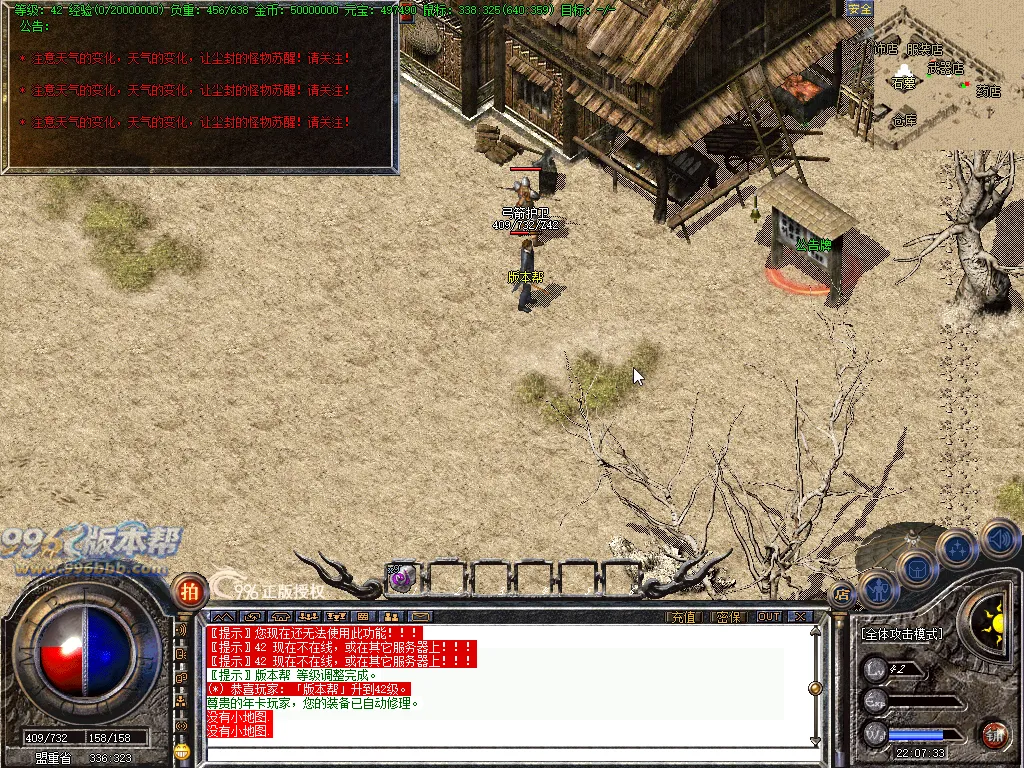The height and width of the screenshot is (768, 1024).
Task: Click the red 铺 stall button
Action: tap(993, 735)
